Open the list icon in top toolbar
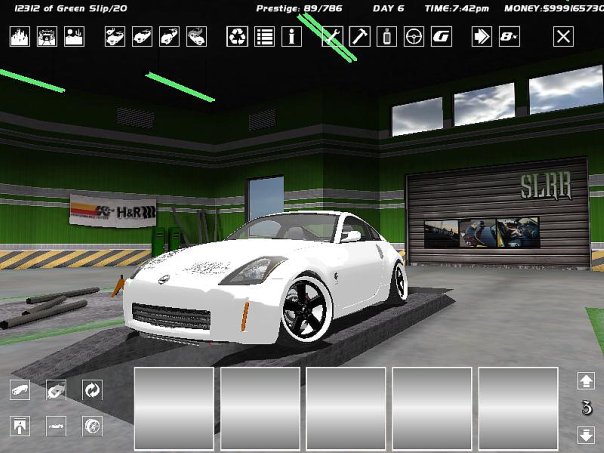This screenshot has height=453, width=604. [x=265, y=38]
